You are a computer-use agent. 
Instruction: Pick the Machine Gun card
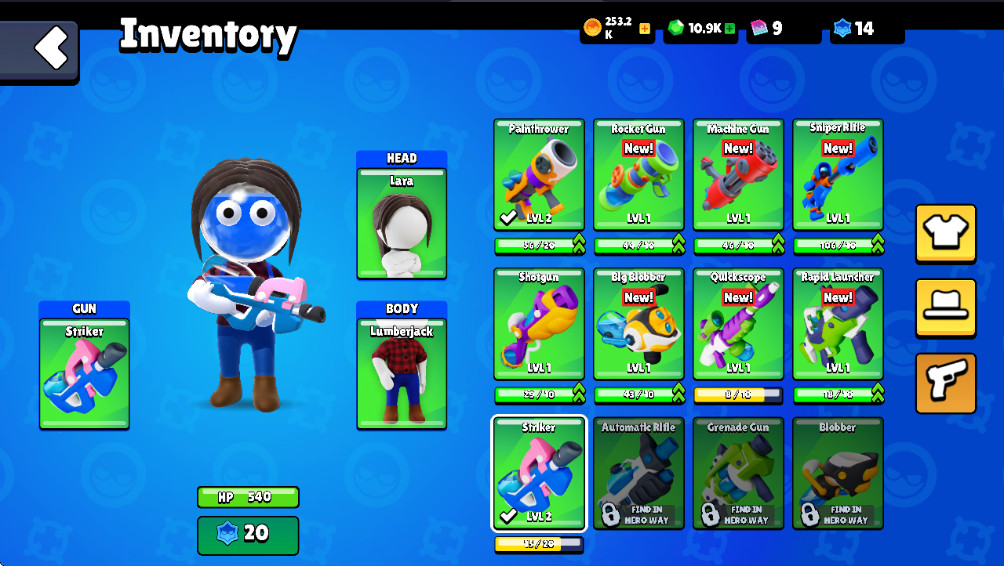tap(738, 175)
